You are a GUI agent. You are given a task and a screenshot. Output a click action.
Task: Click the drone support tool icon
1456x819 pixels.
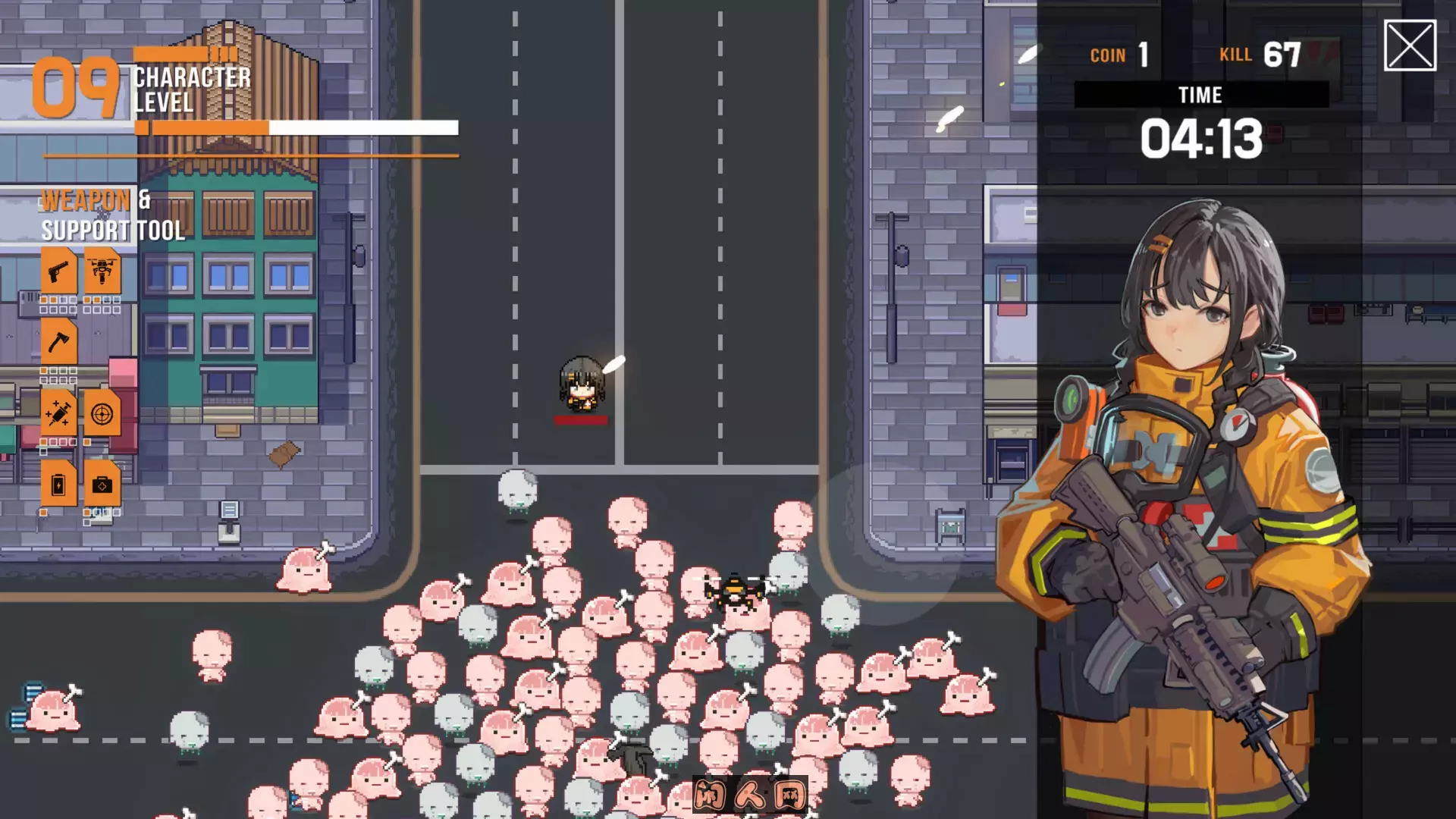[x=102, y=271]
